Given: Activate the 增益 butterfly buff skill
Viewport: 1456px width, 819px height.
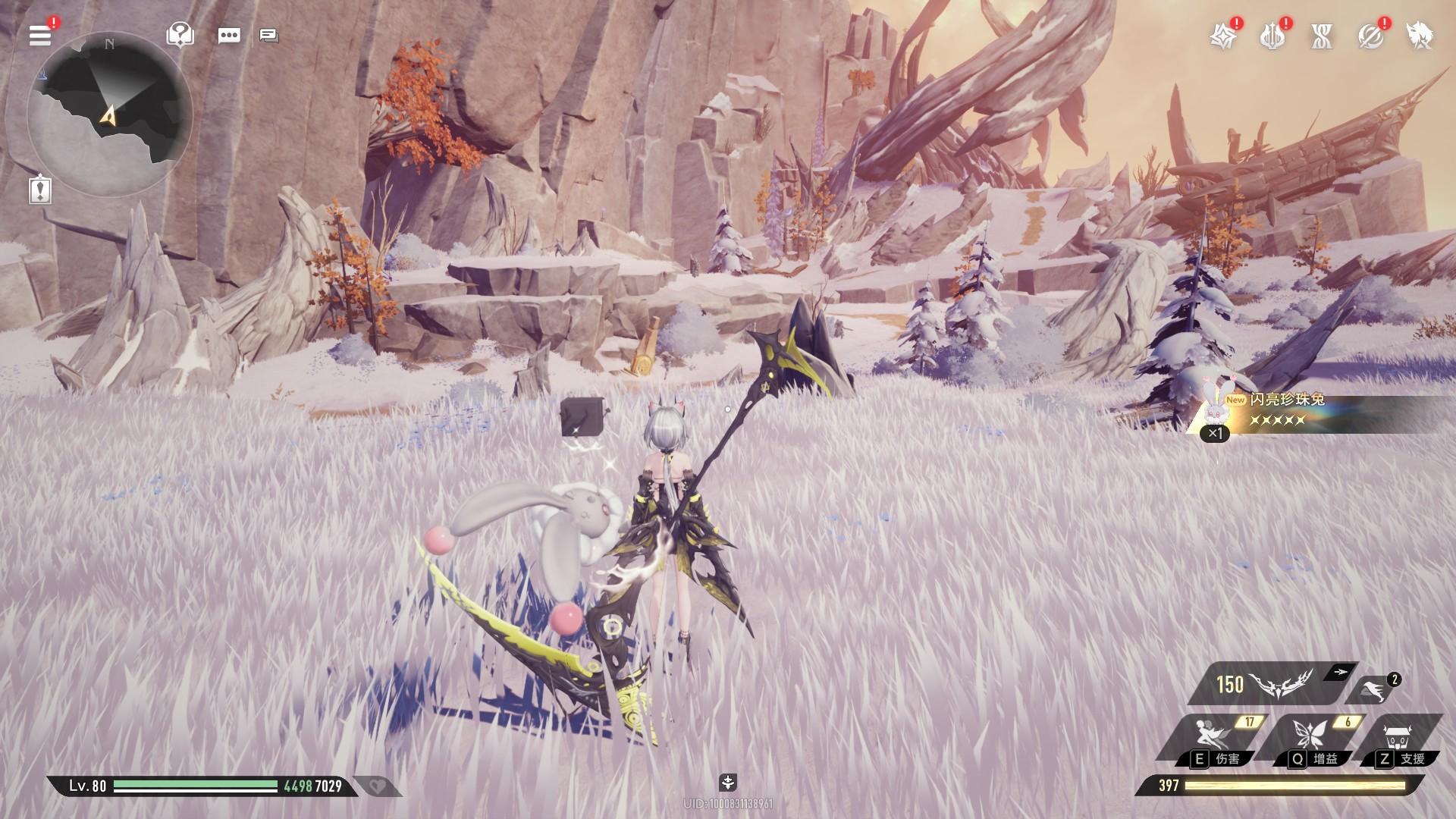Looking at the screenshot, I should (x=1310, y=738).
